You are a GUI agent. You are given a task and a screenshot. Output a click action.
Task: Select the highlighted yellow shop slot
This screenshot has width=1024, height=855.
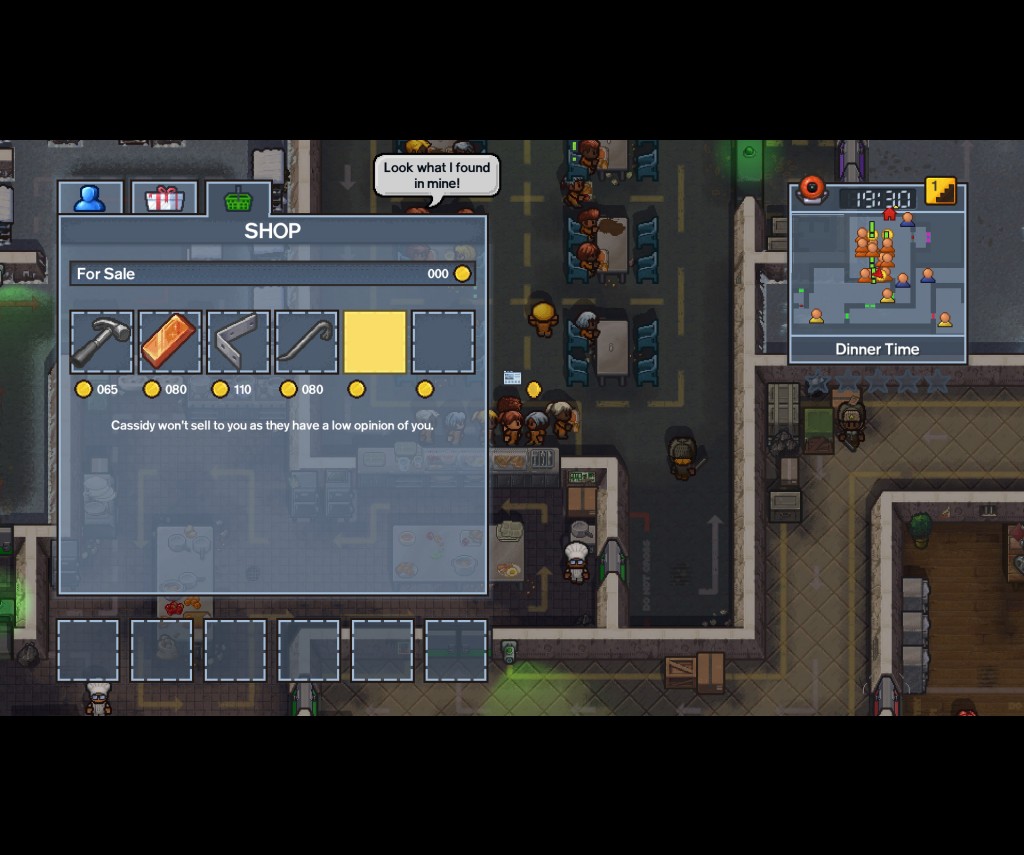pos(375,342)
